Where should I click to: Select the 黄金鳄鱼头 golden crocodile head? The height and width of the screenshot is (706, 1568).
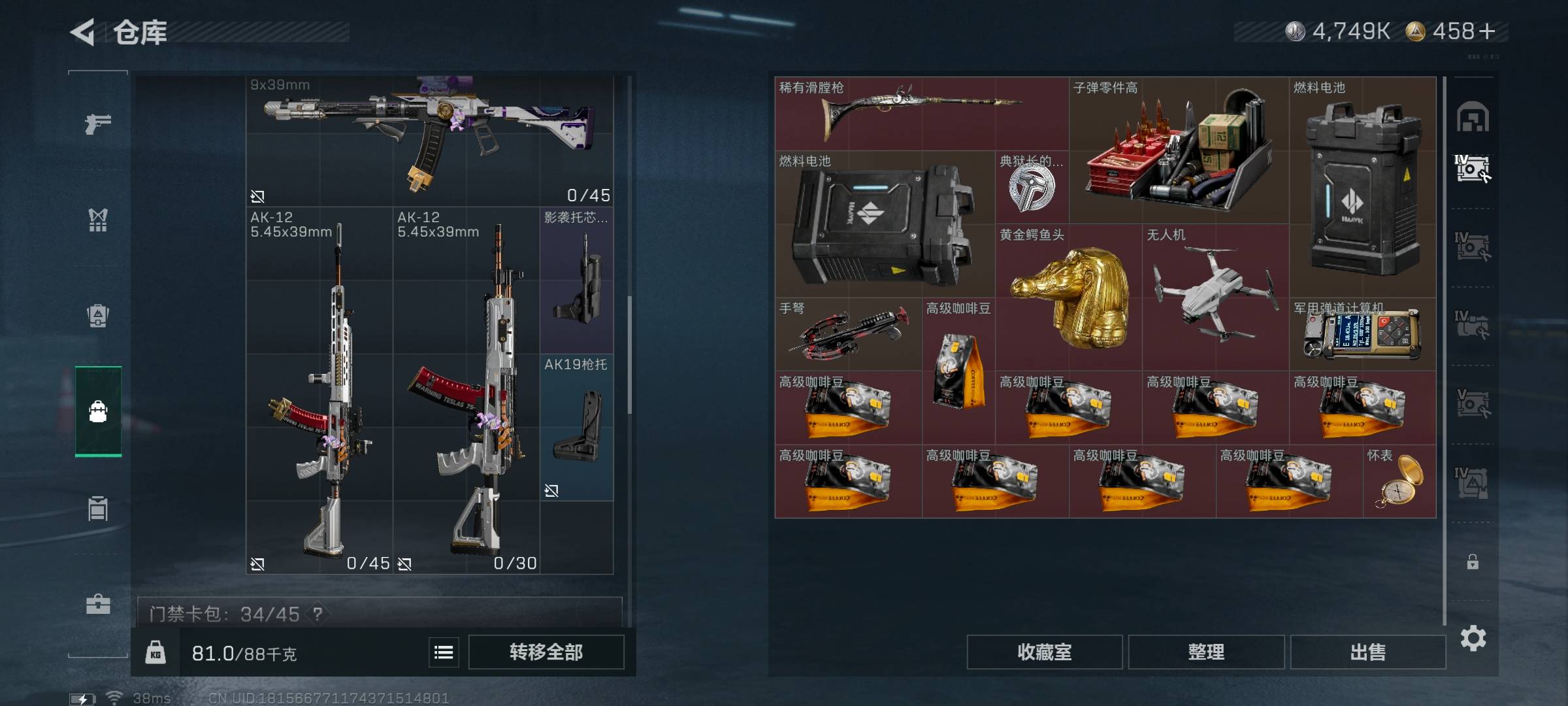tap(1069, 297)
